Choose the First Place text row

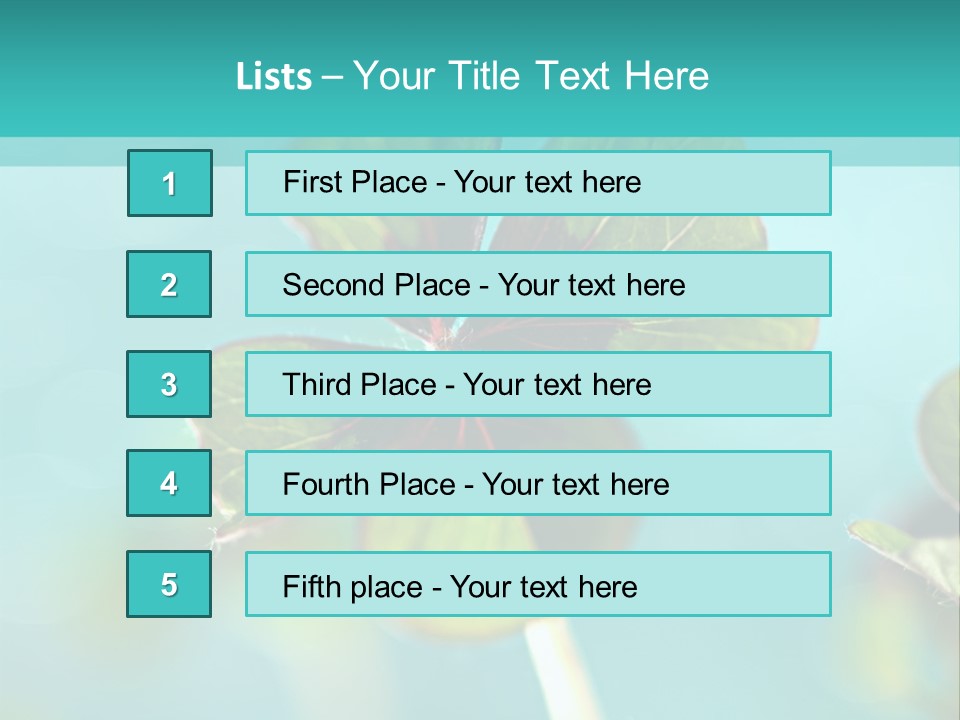pyautogui.click(x=538, y=183)
